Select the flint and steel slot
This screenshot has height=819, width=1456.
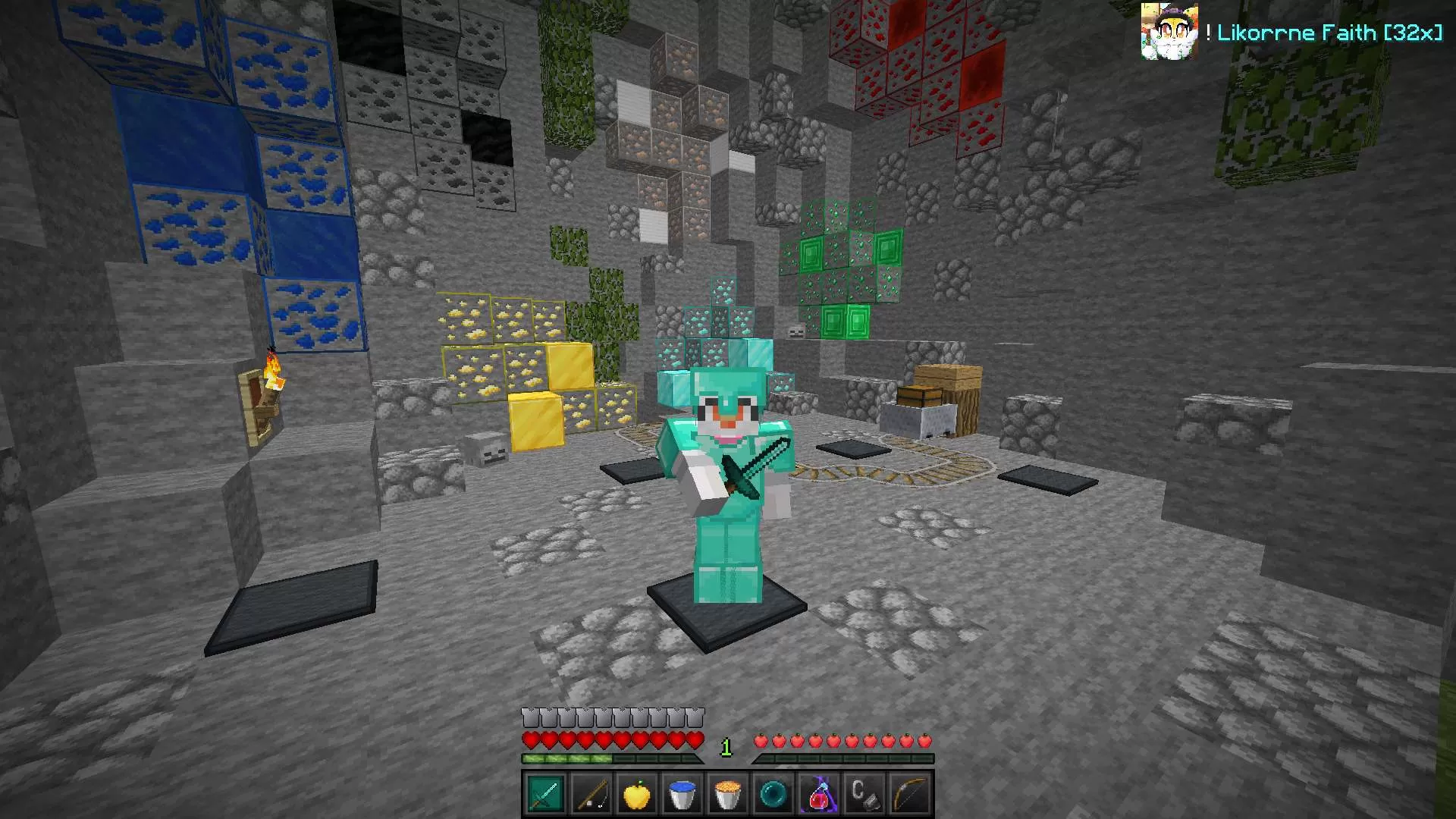click(x=864, y=794)
